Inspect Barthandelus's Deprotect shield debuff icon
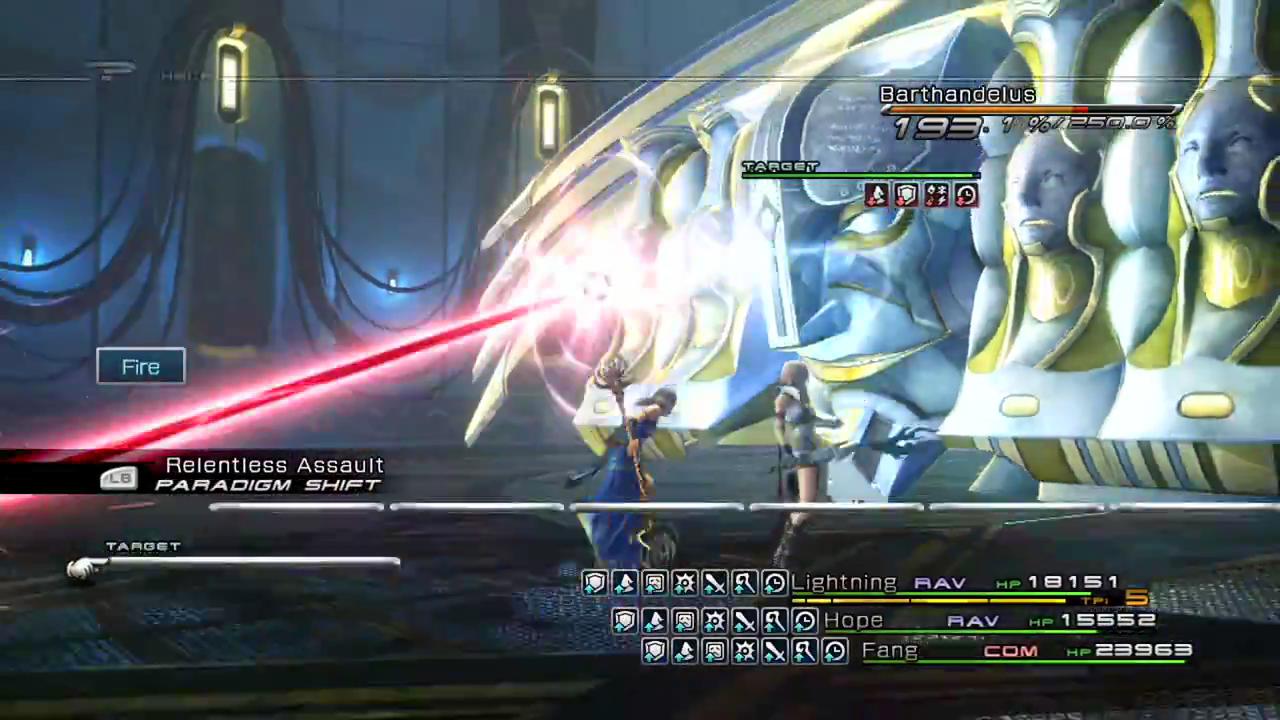 point(906,195)
